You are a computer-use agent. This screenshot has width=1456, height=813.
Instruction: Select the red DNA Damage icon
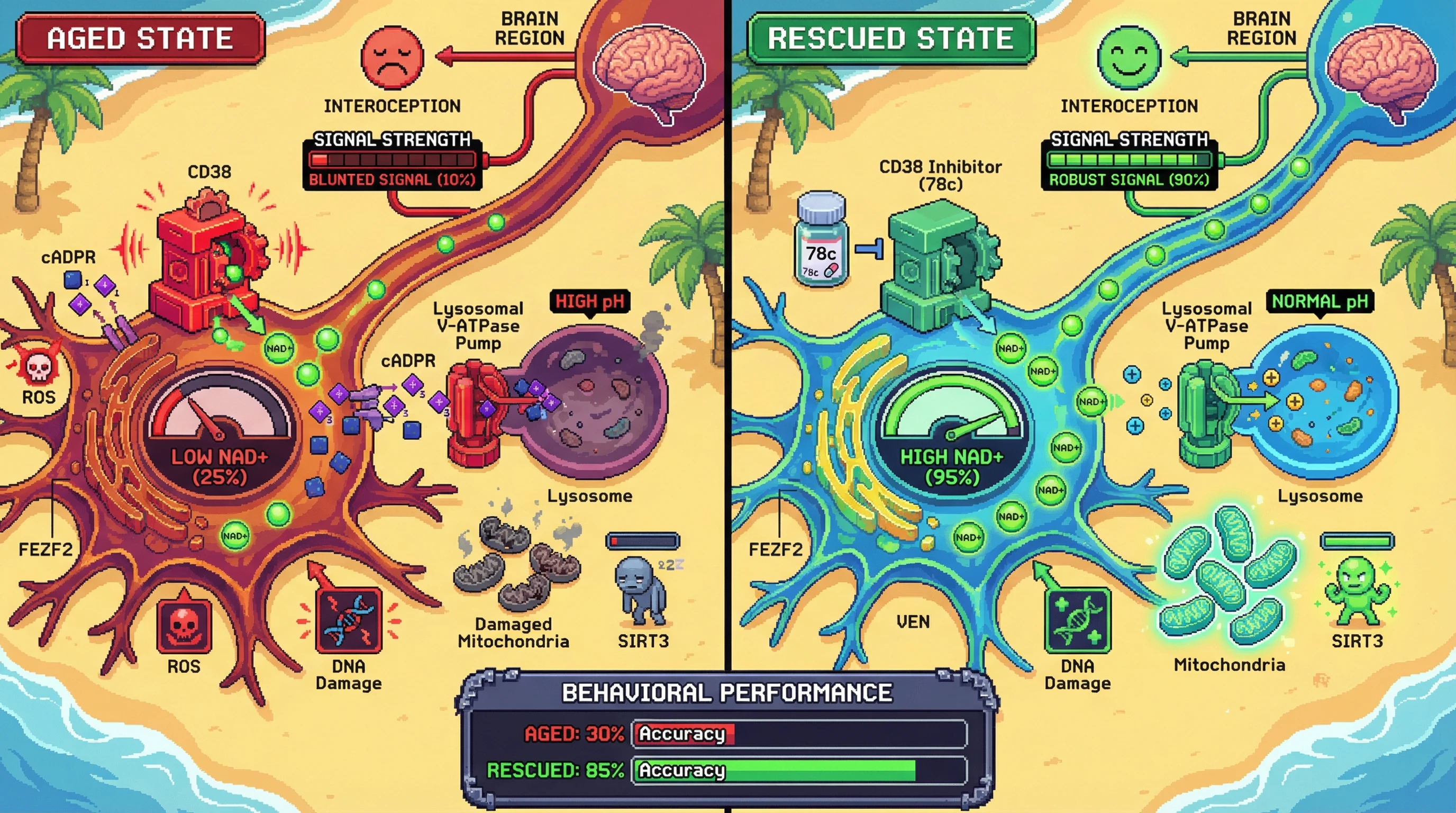[349, 620]
